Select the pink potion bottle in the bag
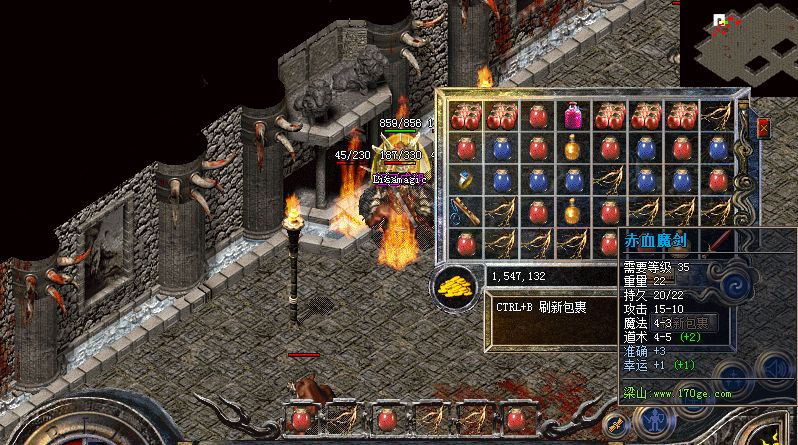The width and height of the screenshot is (798, 445). [572, 116]
